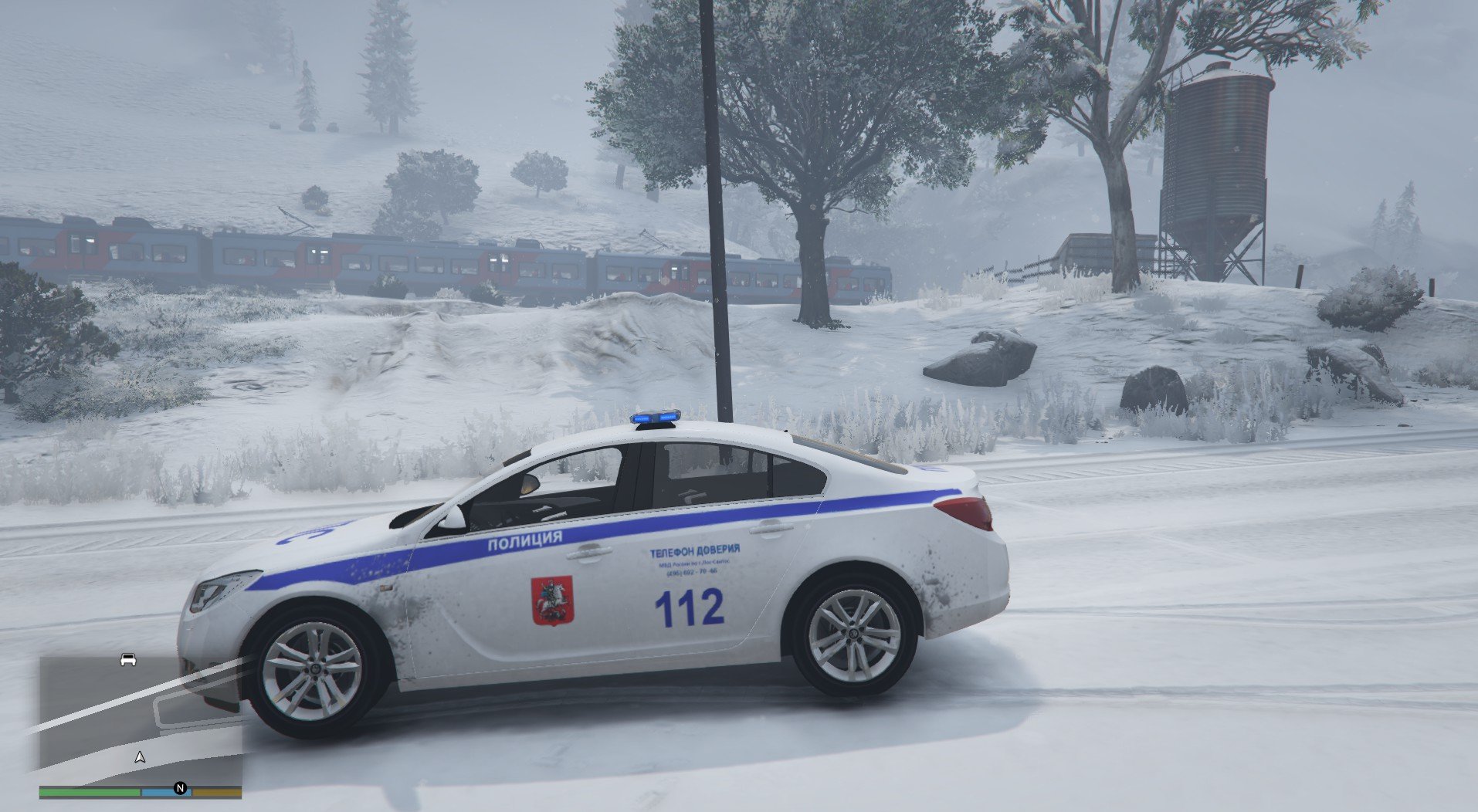1478x812 pixels.
Task: Click the car blip on the minimap
Action: click(128, 660)
